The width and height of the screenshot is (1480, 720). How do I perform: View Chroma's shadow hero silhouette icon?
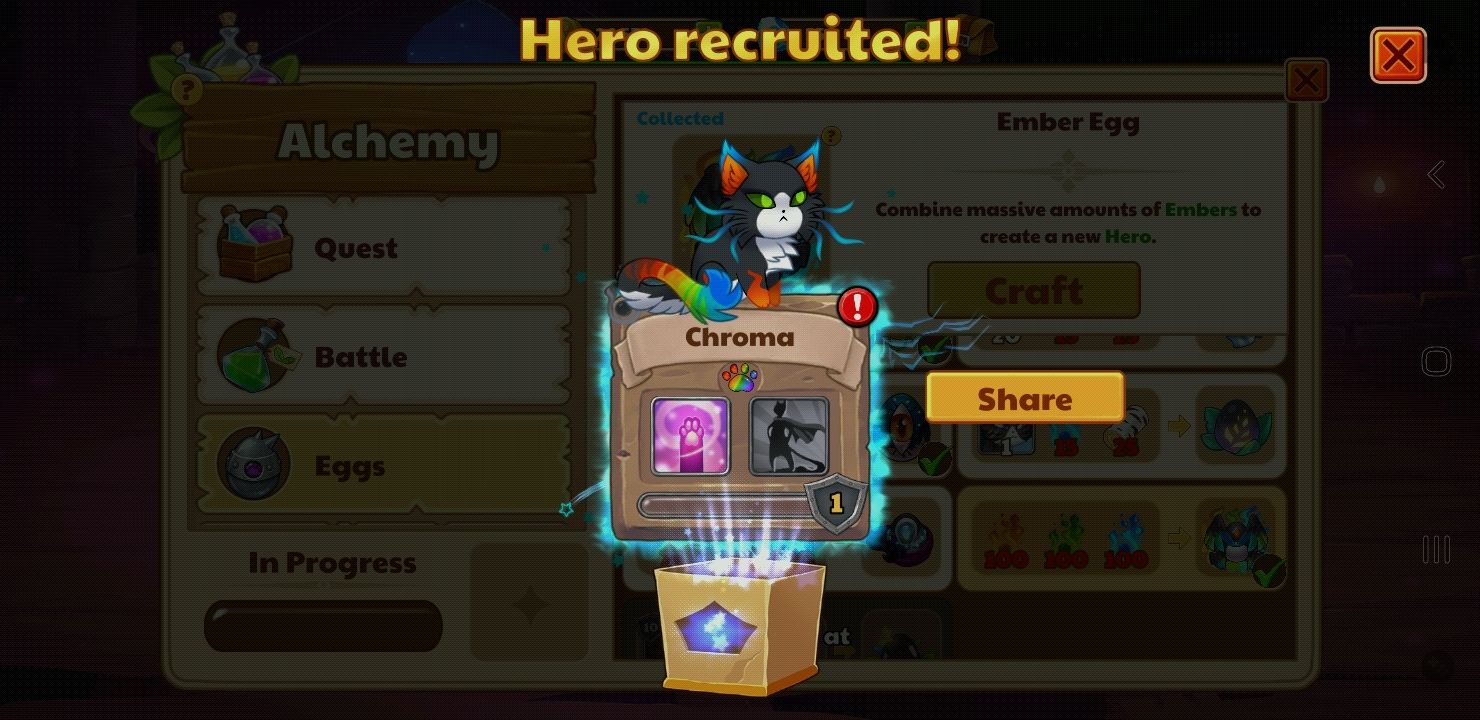[789, 437]
